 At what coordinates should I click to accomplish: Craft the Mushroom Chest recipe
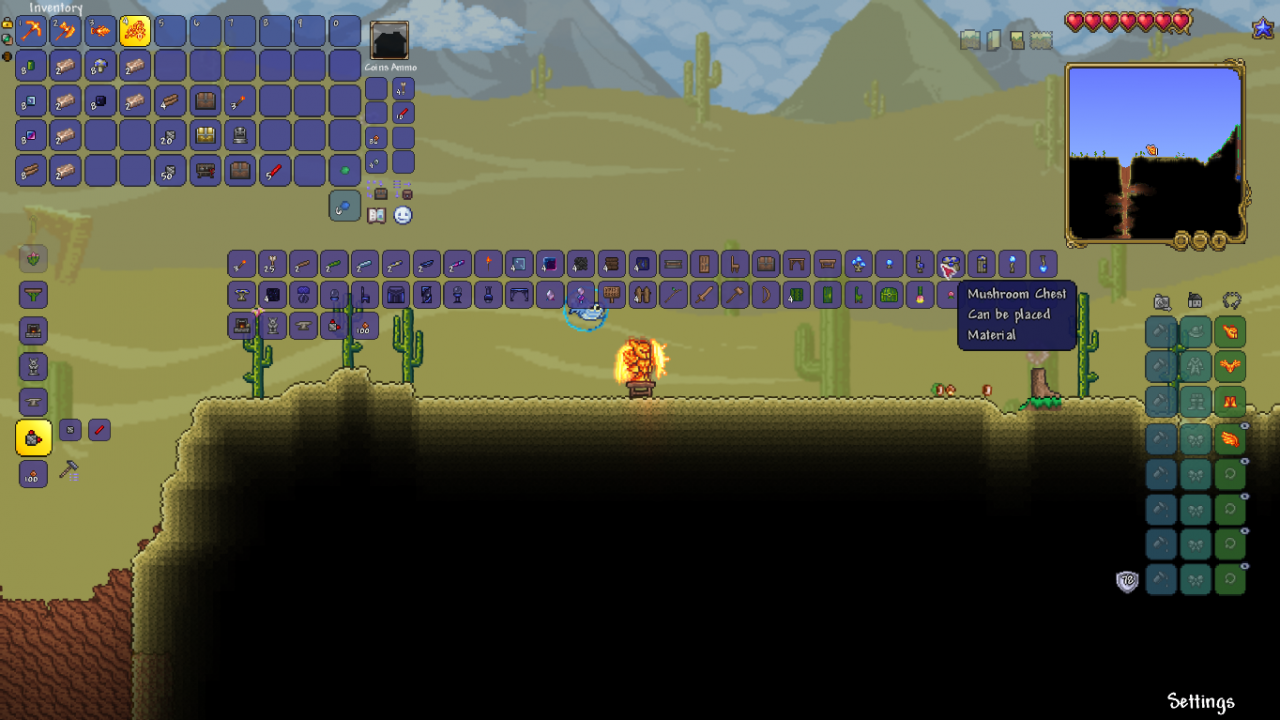point(32,437)
